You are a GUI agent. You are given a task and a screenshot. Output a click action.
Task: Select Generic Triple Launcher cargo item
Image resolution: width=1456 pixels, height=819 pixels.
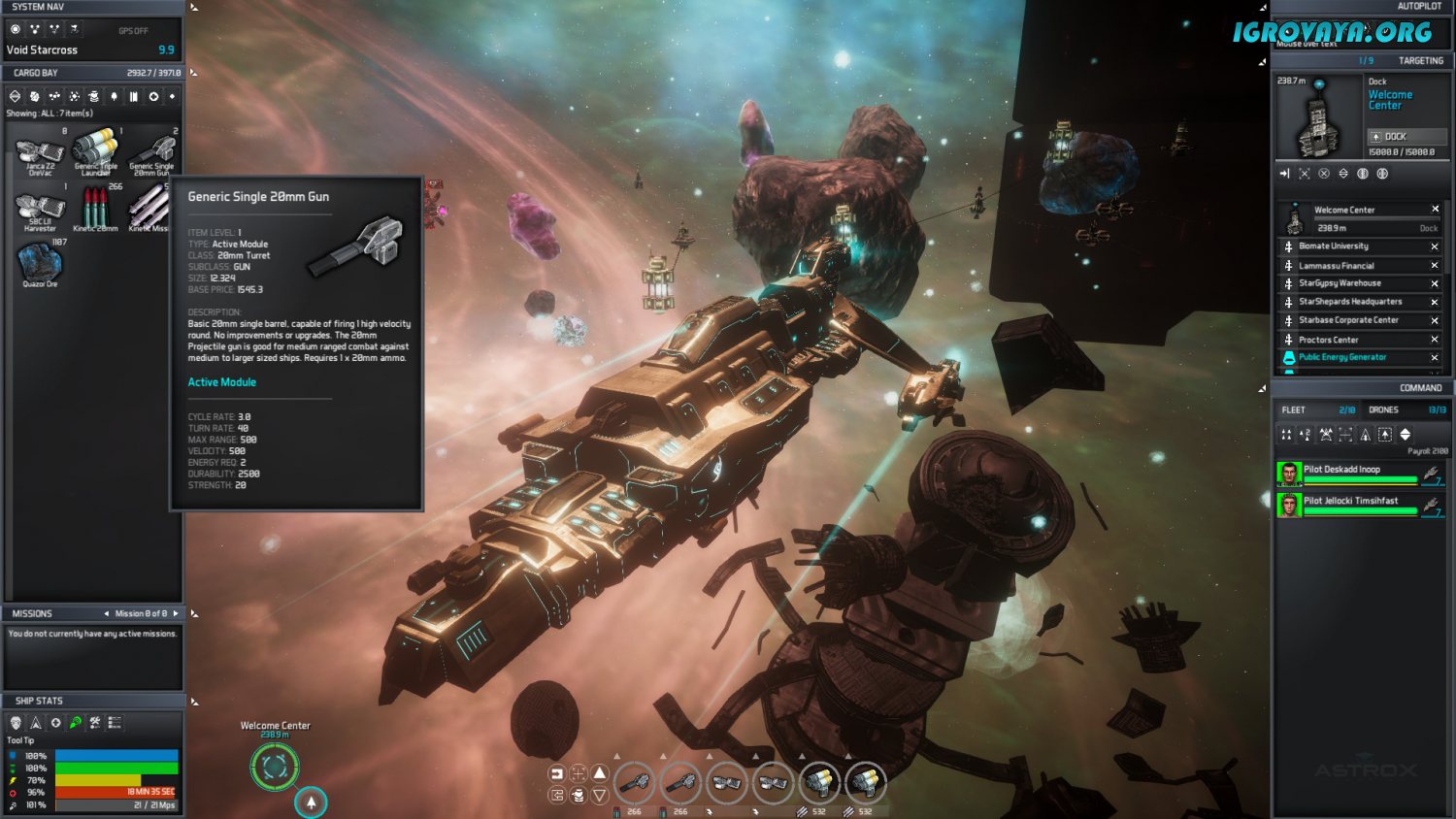pyautogui.click(x=95, y=150)
